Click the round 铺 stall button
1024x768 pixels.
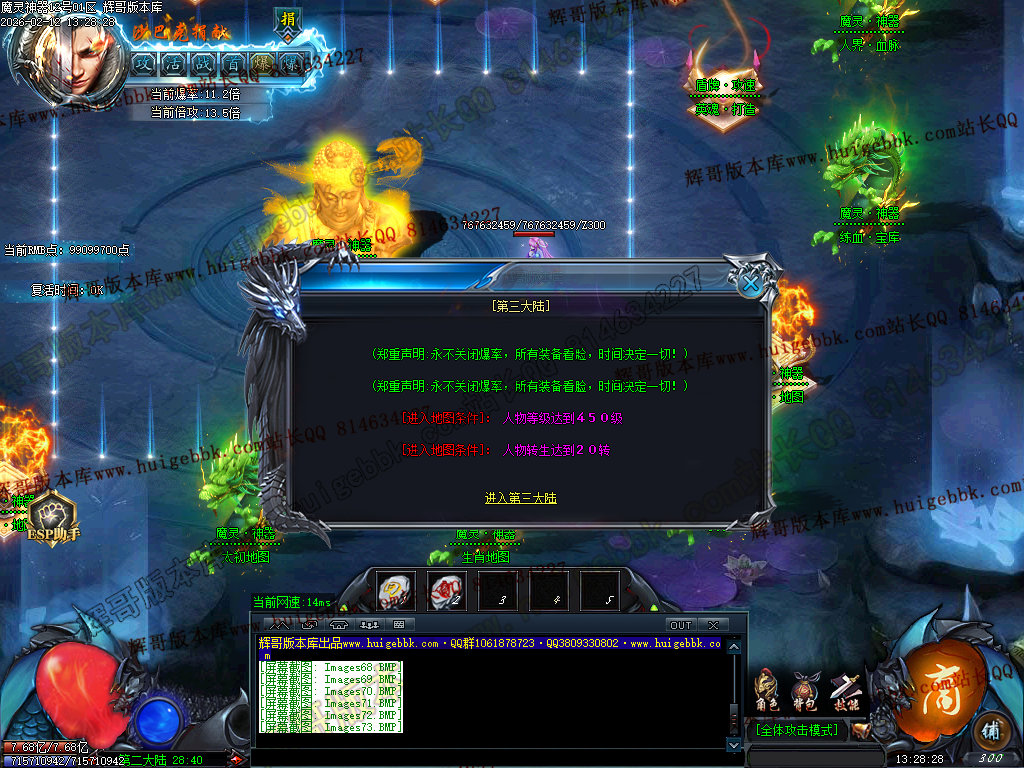pyautogui.click(x=990, y=728)
